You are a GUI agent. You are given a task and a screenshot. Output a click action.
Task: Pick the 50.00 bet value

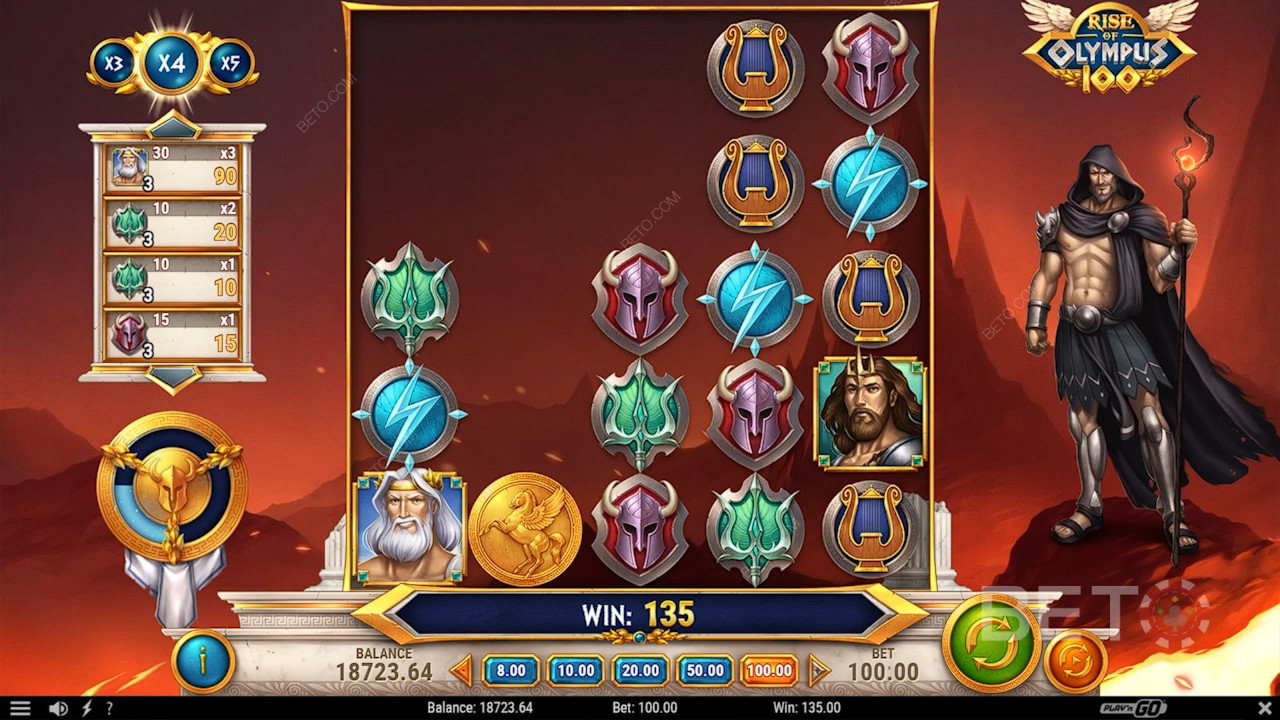point(704,670)
